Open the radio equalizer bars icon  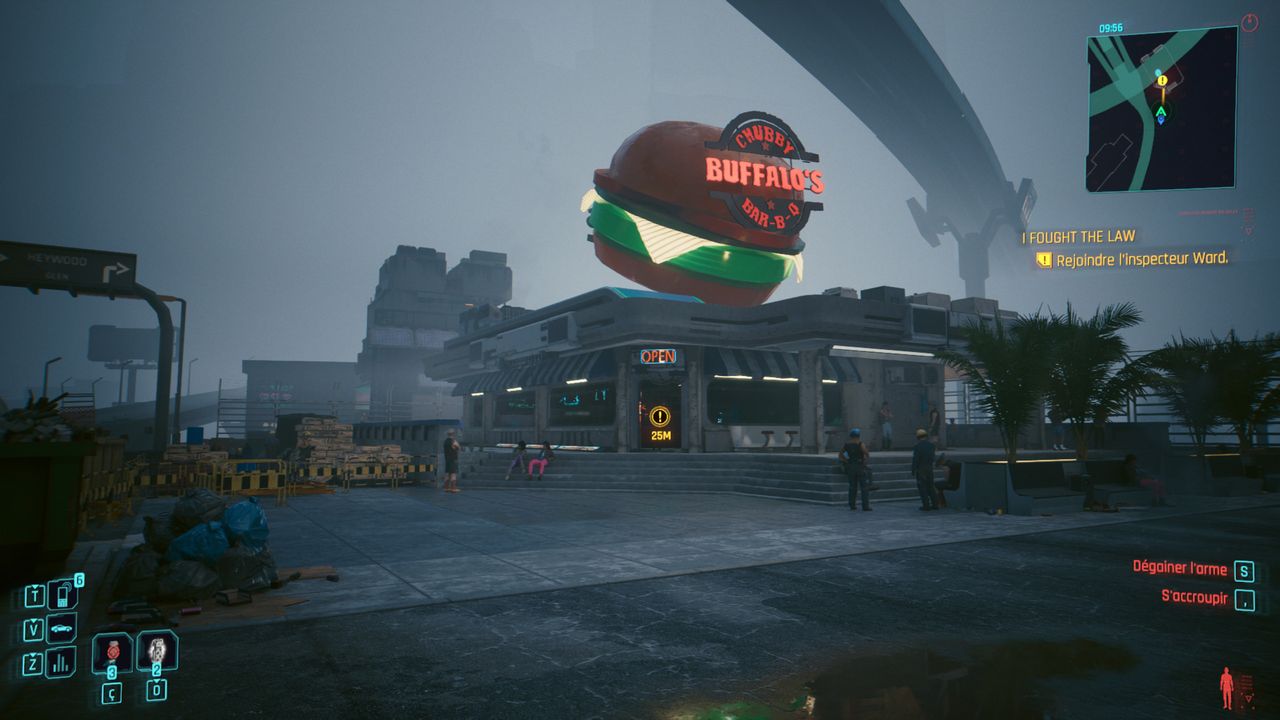[x=61, y=662]
